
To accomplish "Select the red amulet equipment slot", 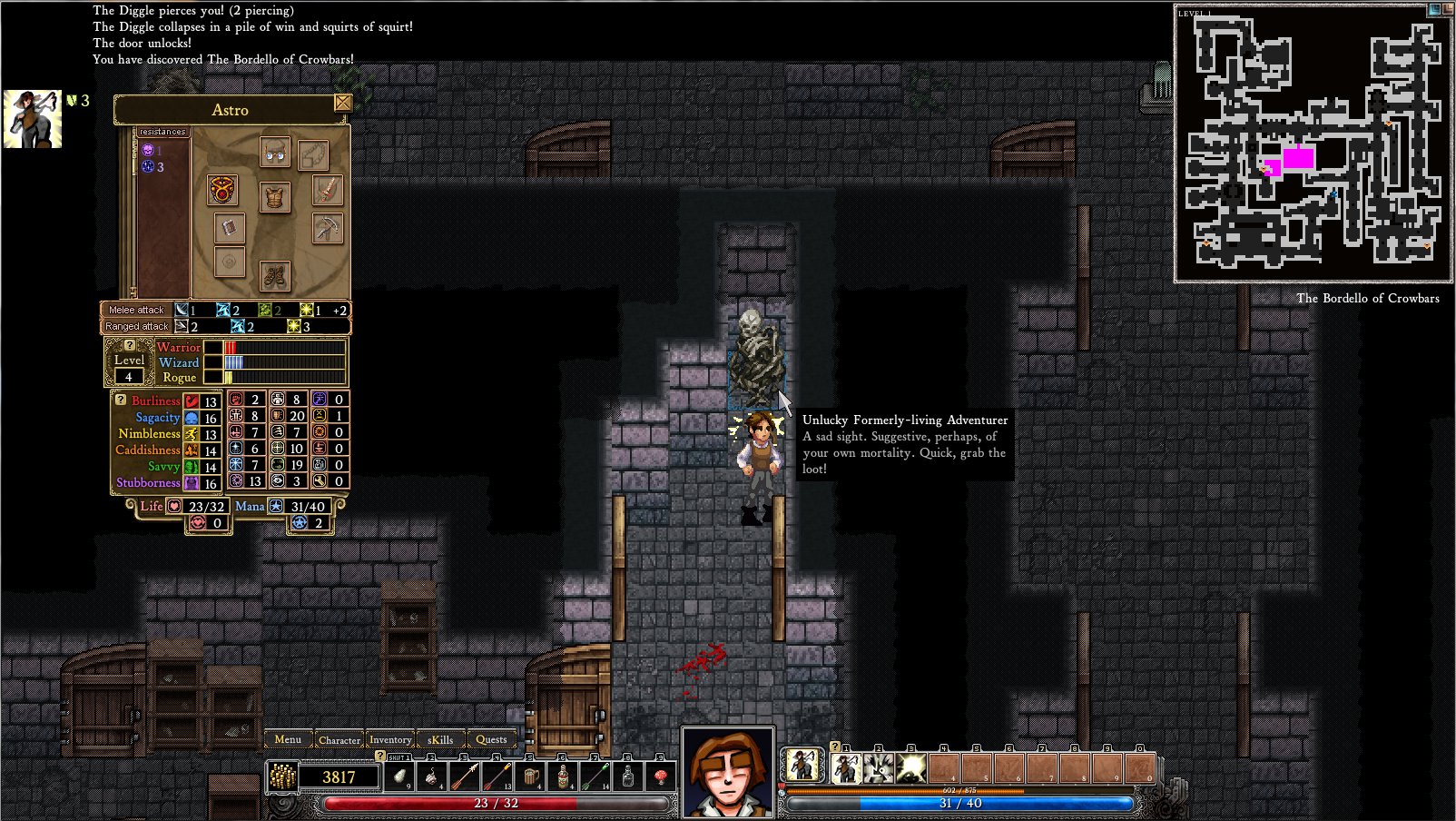I will [x=222, y=190].
